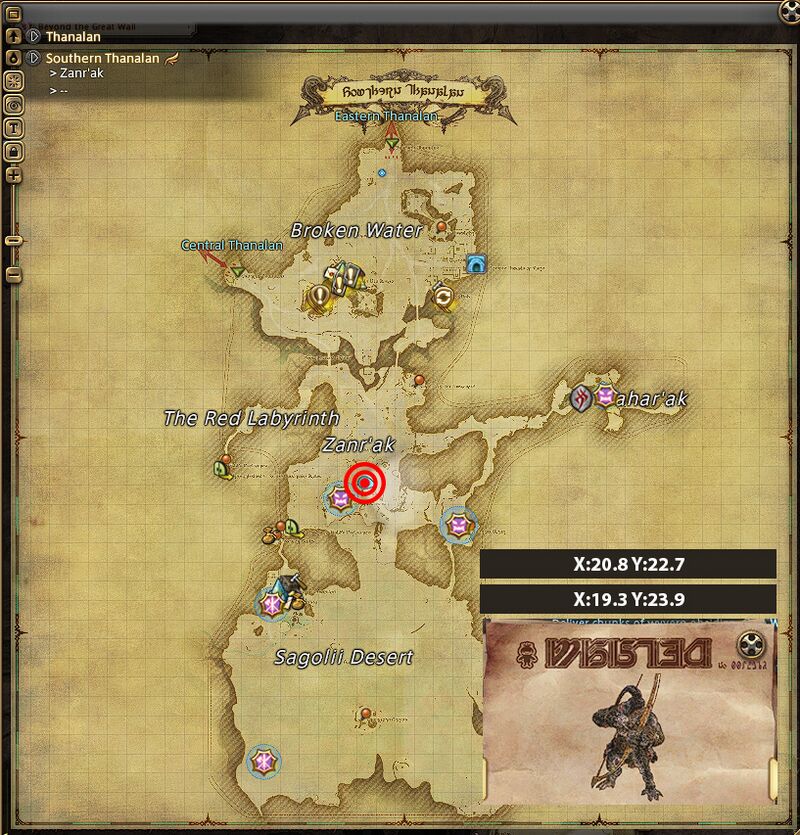This screenshot has width=800, height=835.
Task: Toggle the map lock button
Action: coord(14,151)
